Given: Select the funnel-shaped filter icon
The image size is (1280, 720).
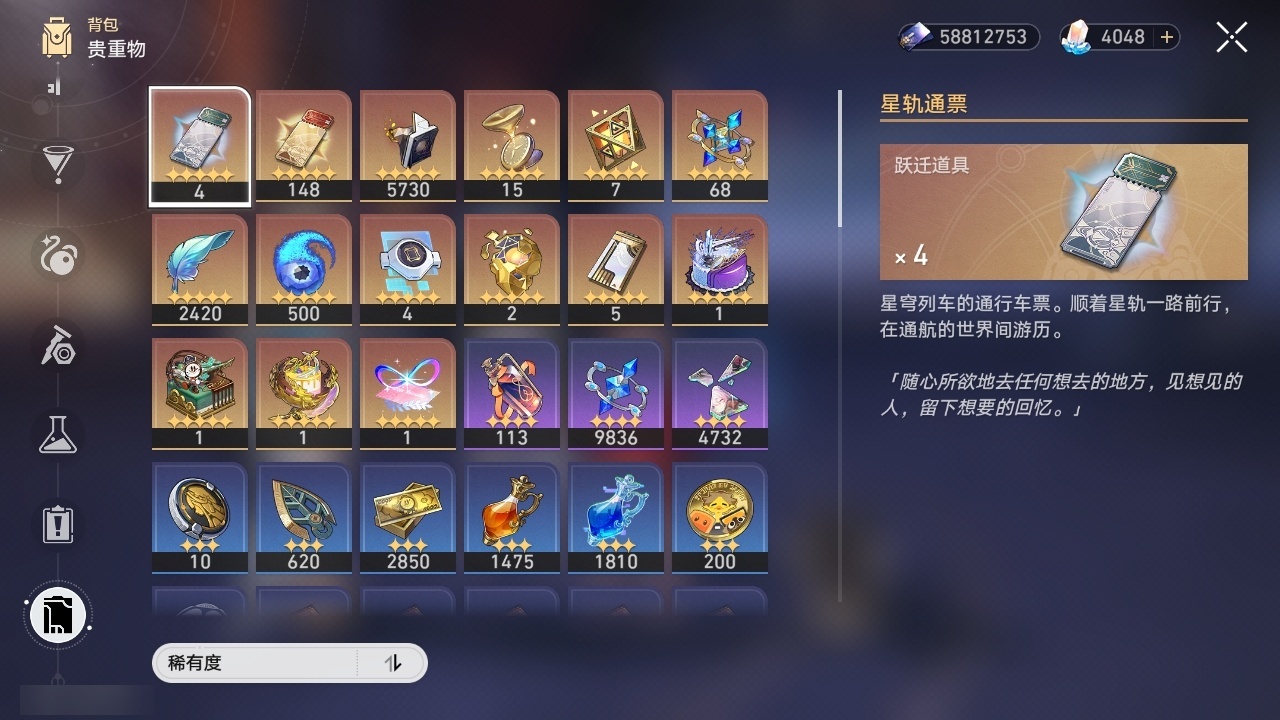Looking at the screenshot, I should click(x=57, y=165).
